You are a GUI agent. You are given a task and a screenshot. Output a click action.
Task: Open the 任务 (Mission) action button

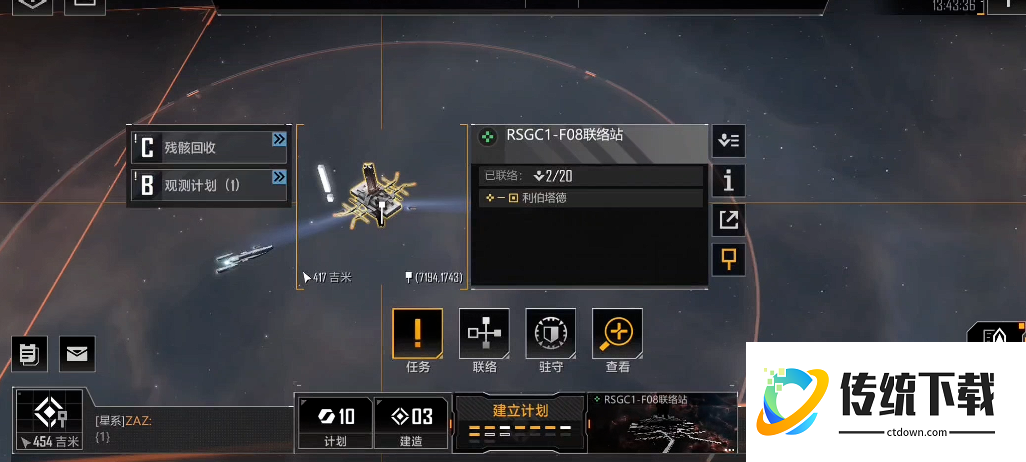(x=418, y=333)
